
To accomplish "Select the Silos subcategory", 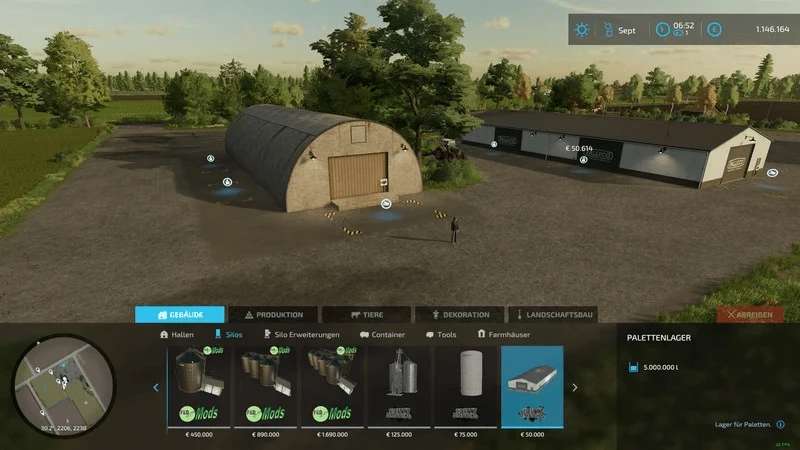I will click(228, 335).
